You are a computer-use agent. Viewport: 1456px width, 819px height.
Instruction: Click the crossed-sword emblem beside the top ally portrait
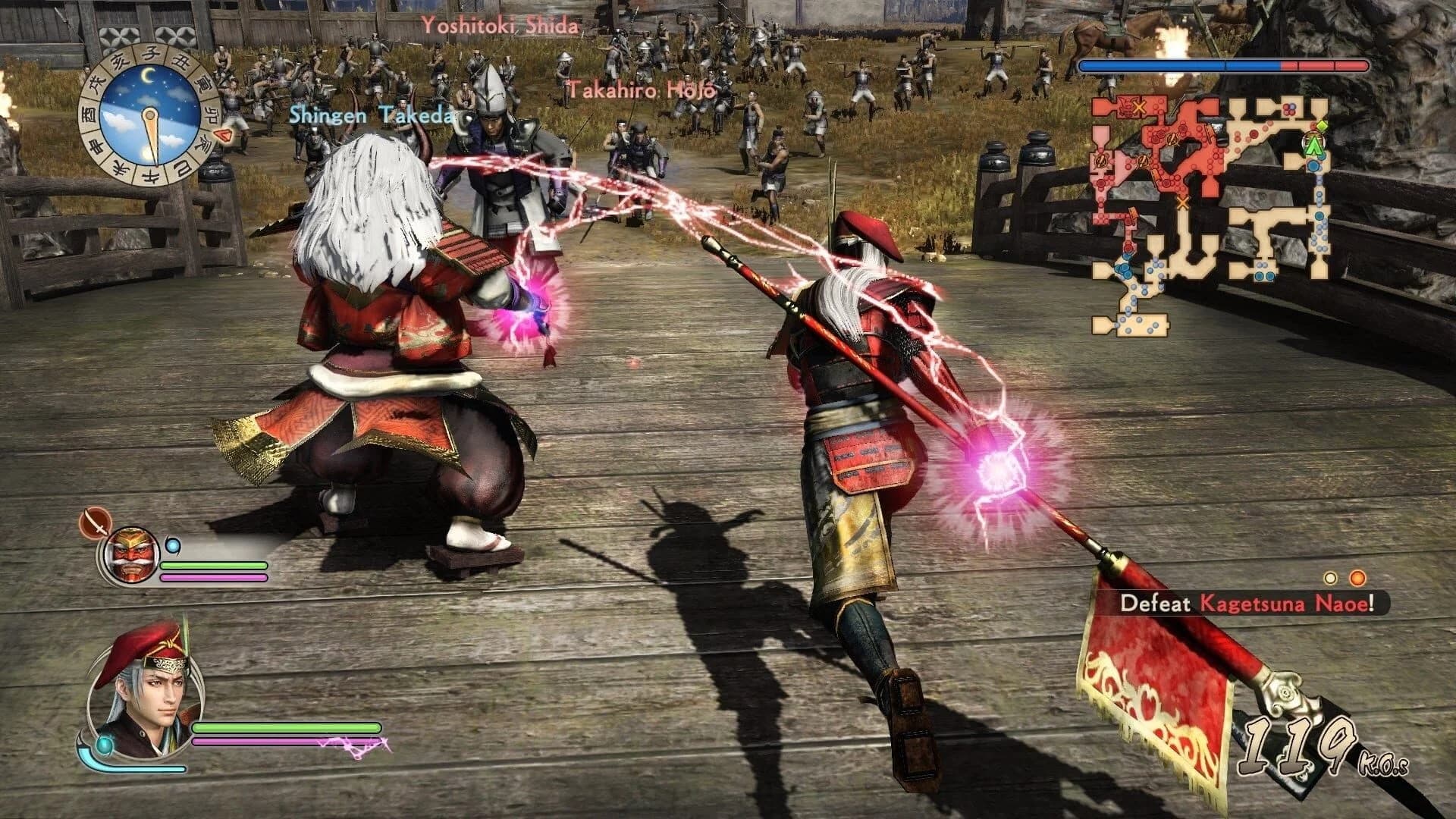pyautogui.click(x=97, y=523)
